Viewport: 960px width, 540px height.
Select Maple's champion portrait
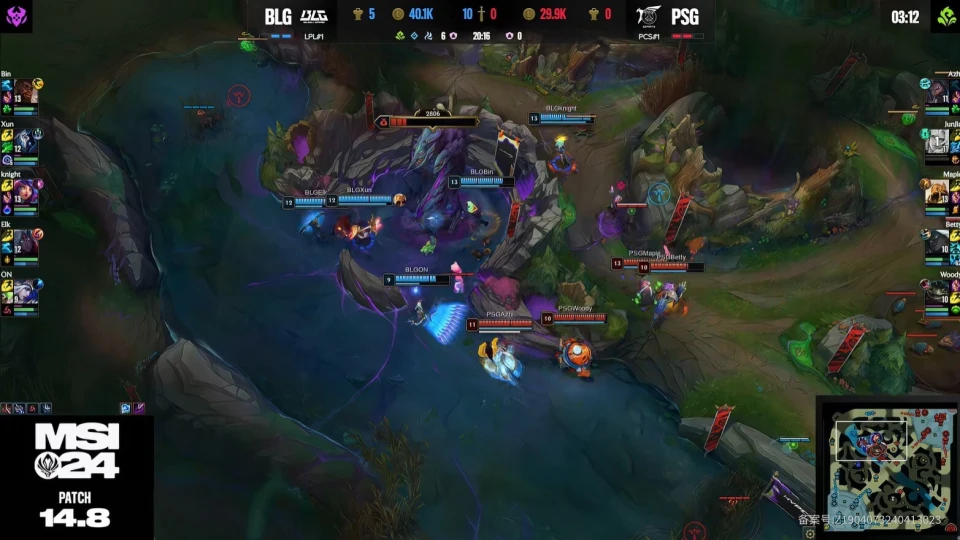pos(937,192)
